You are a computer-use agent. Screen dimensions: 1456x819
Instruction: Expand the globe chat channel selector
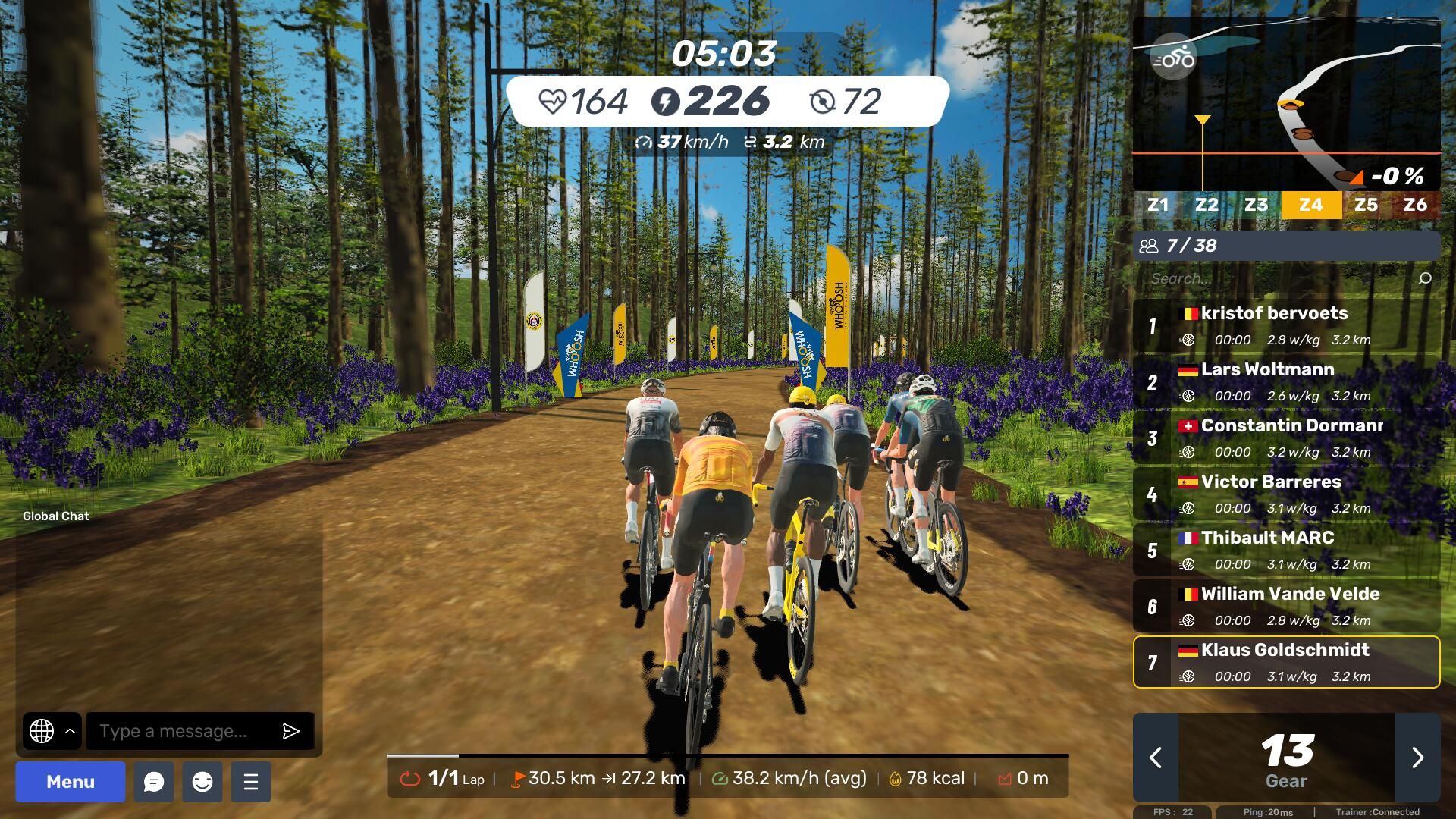tap(52, 731)
